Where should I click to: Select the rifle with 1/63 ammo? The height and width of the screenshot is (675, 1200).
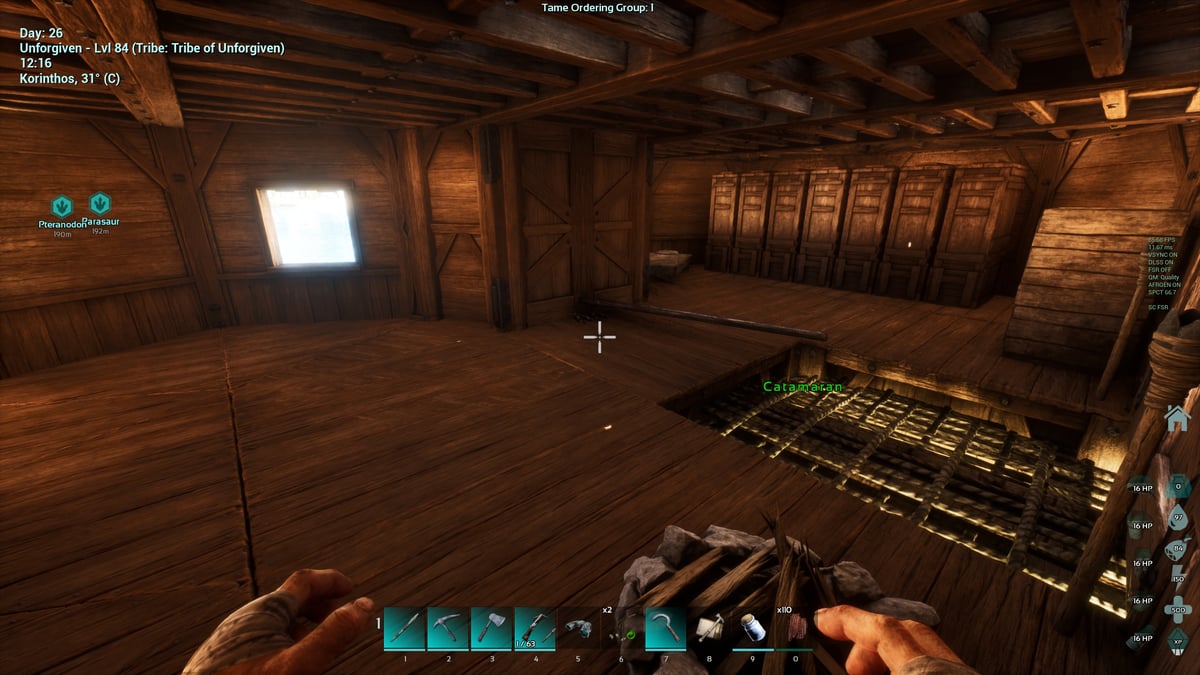pos(535,628)
